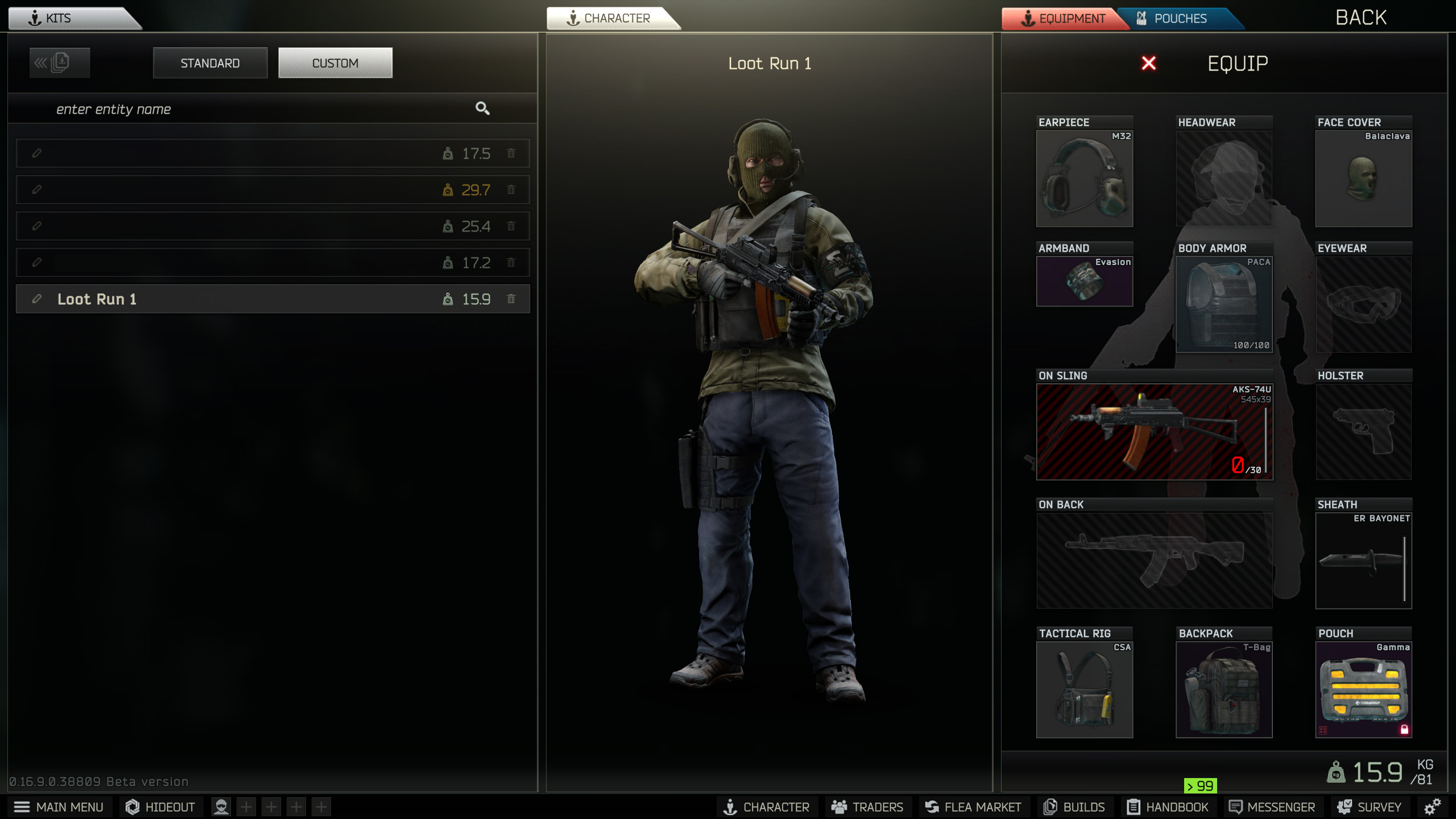
Task: Select the M32 earpiece slot
Action: 1084,179
